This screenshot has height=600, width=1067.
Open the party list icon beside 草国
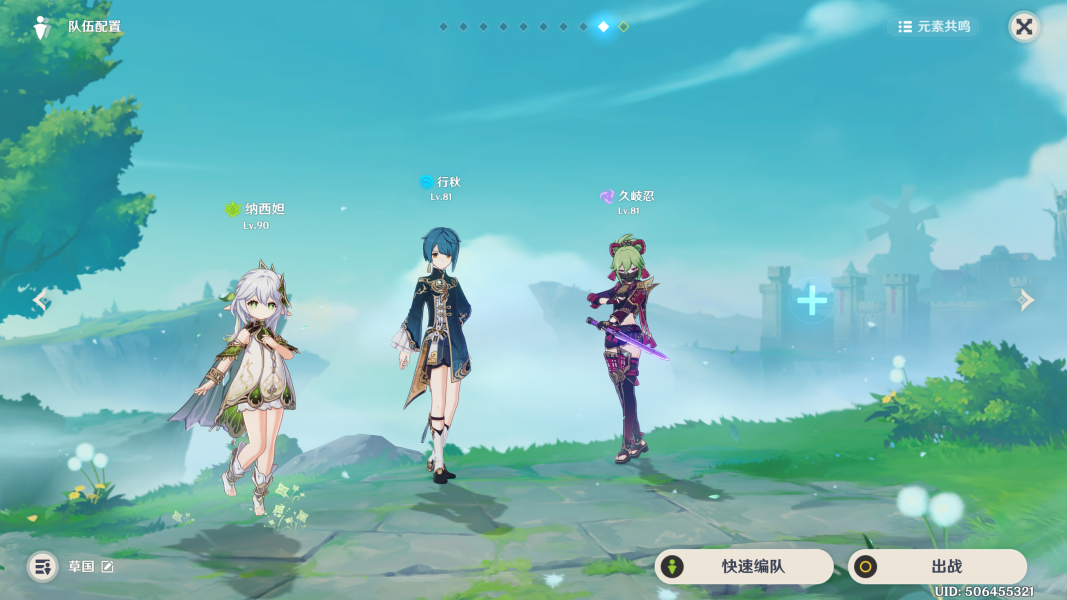42,567
